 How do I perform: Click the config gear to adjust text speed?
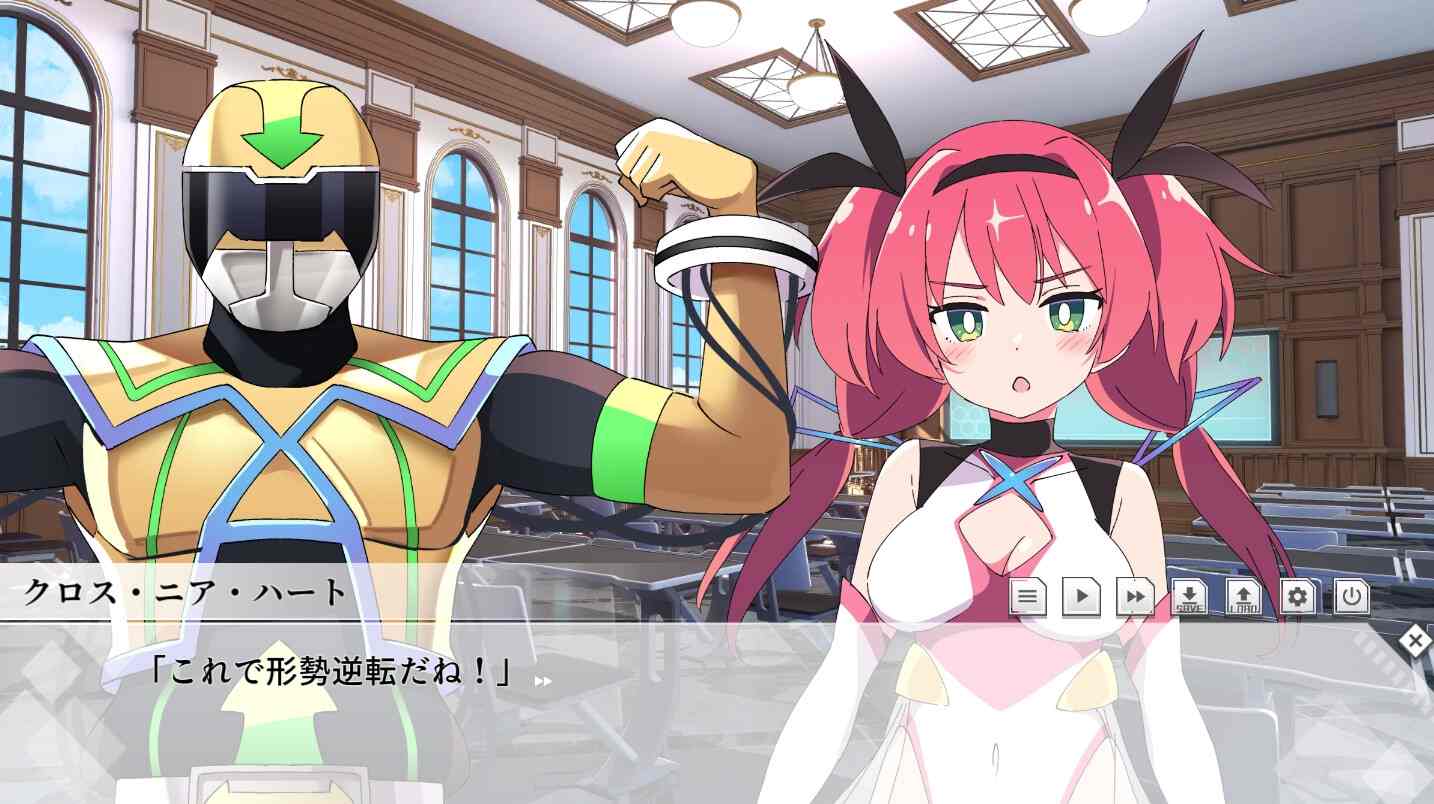(1298, 596)
